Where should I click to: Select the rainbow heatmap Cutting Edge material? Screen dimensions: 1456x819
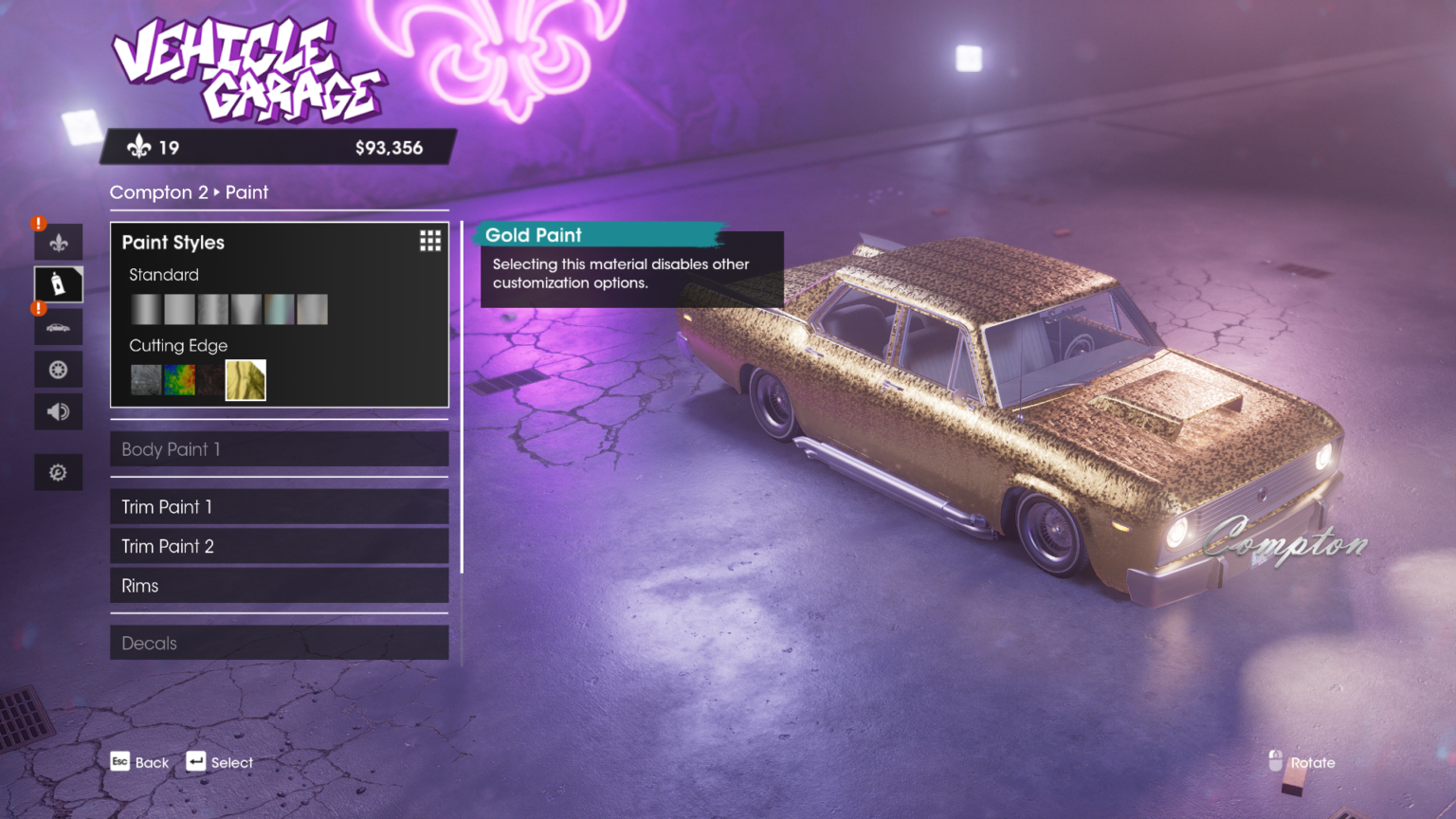click(x=178, y=380)
